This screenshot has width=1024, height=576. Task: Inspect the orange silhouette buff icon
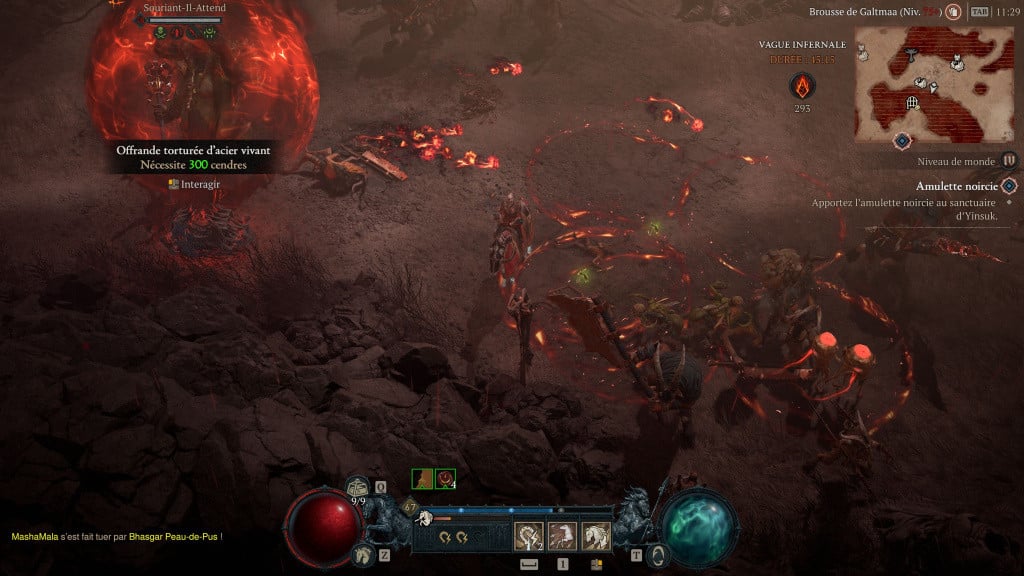point(422,480)
